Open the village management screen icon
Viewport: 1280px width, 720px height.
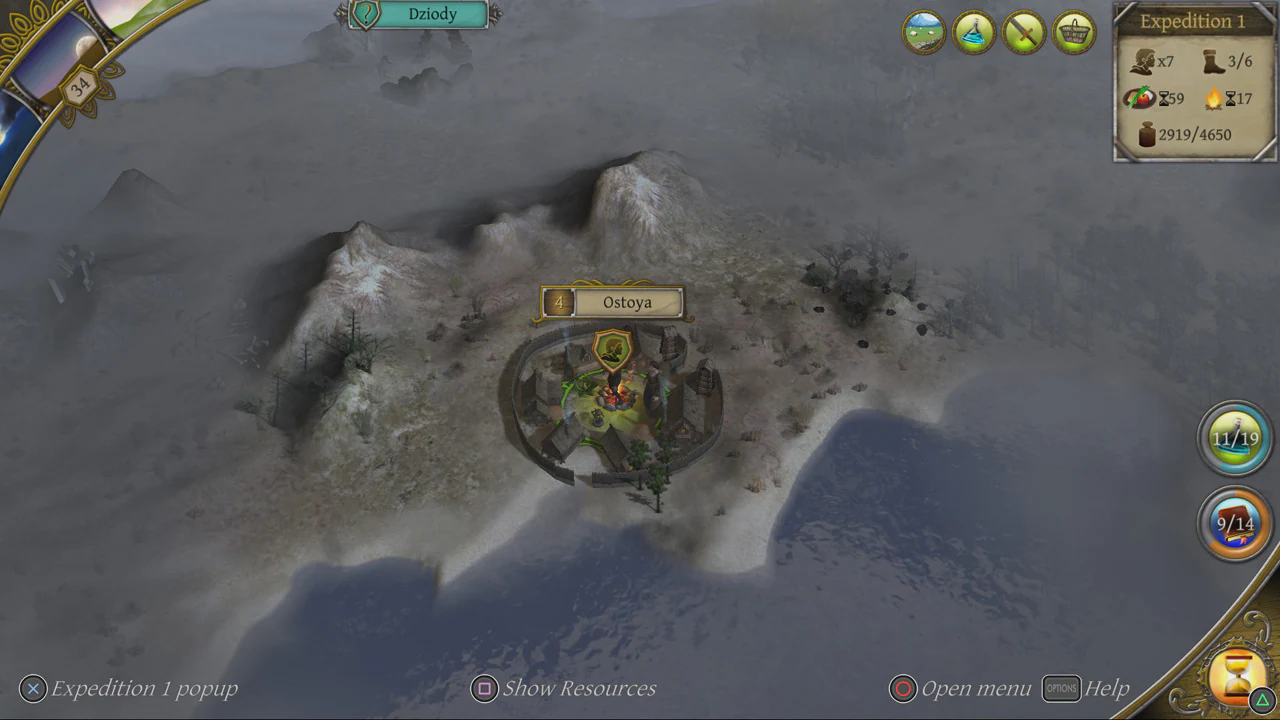point(923,32)
